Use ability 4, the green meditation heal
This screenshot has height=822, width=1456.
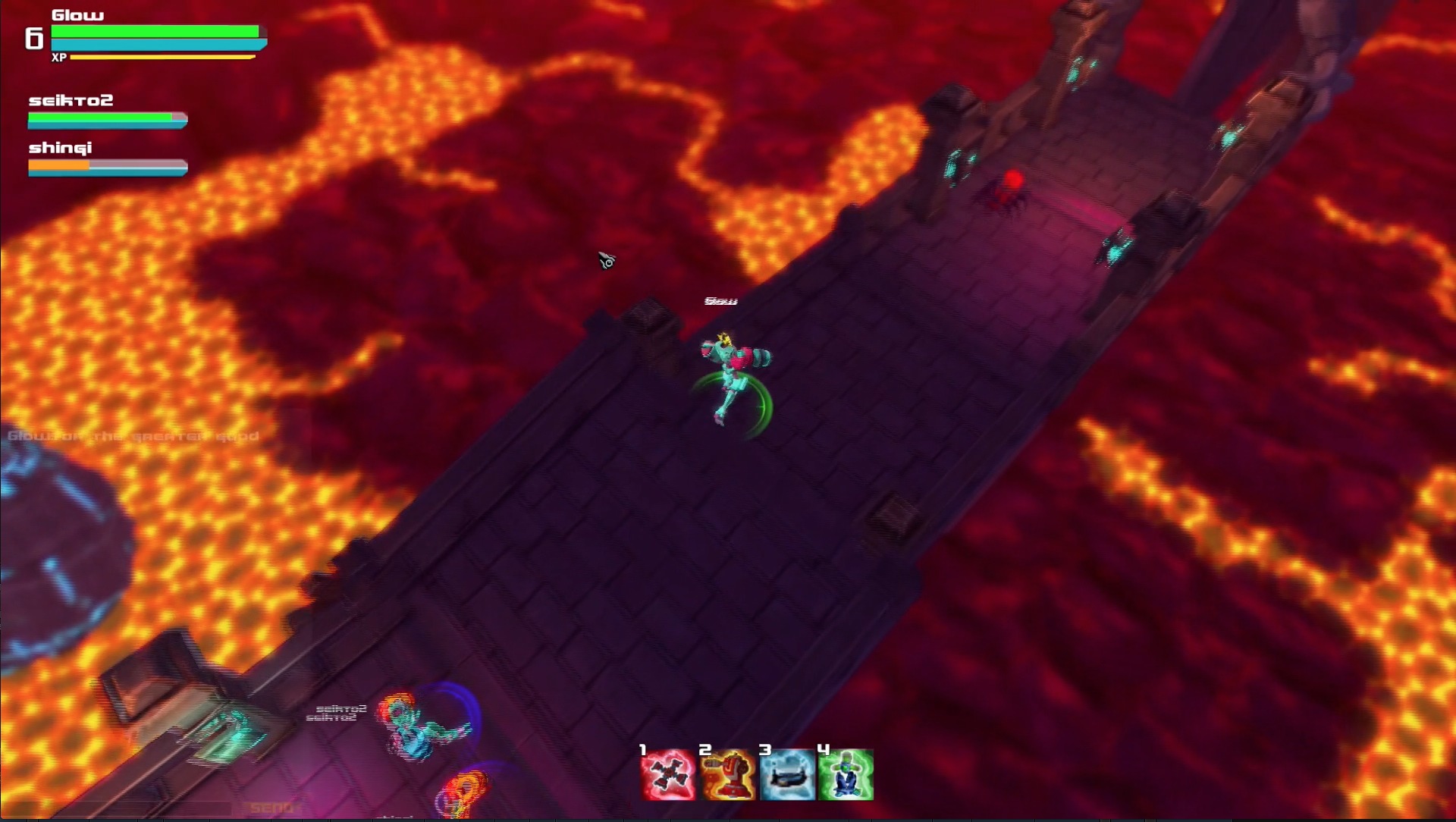point(844,773)
